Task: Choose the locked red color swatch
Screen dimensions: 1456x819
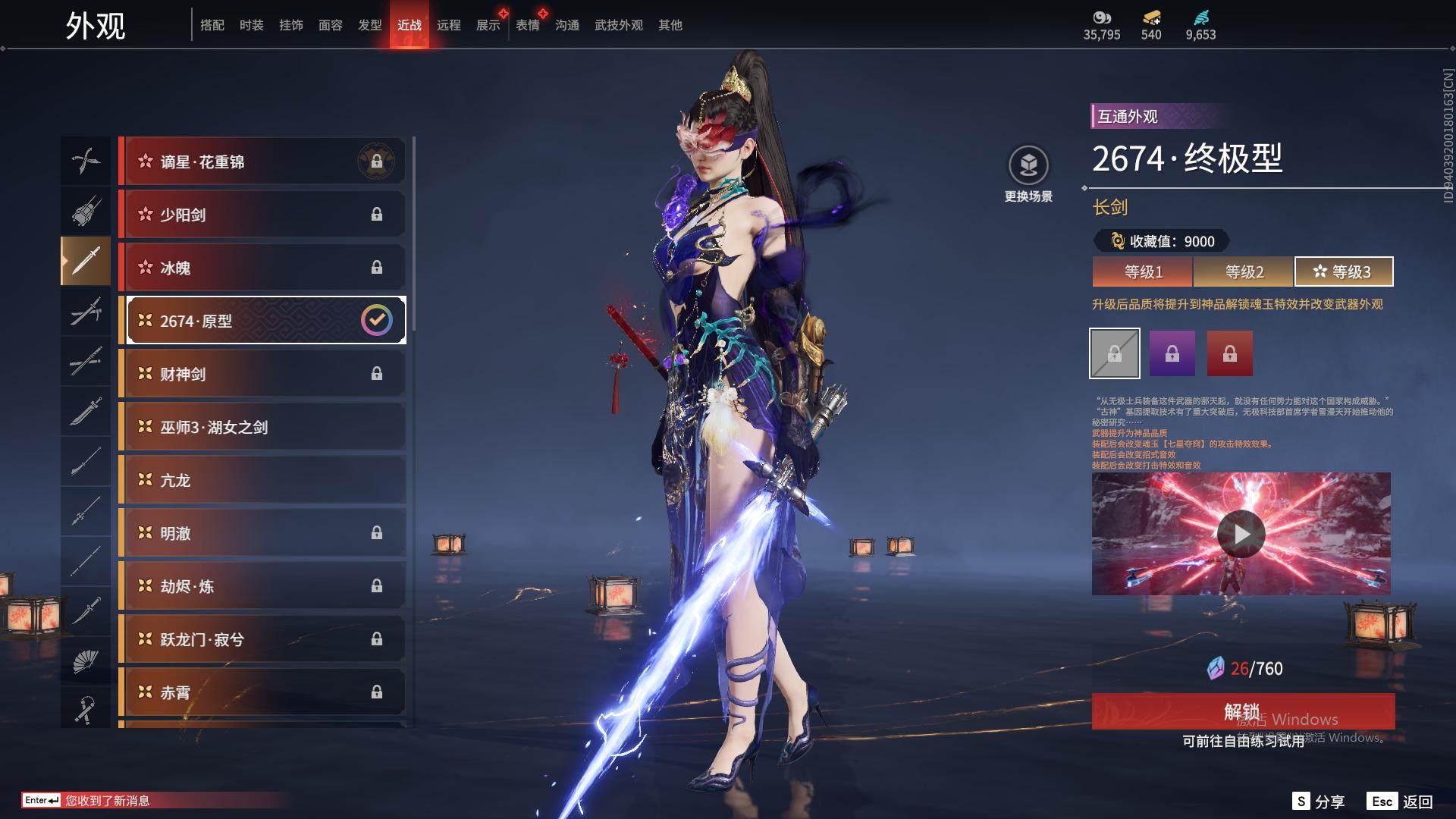Action: (x=1230, y=353)
